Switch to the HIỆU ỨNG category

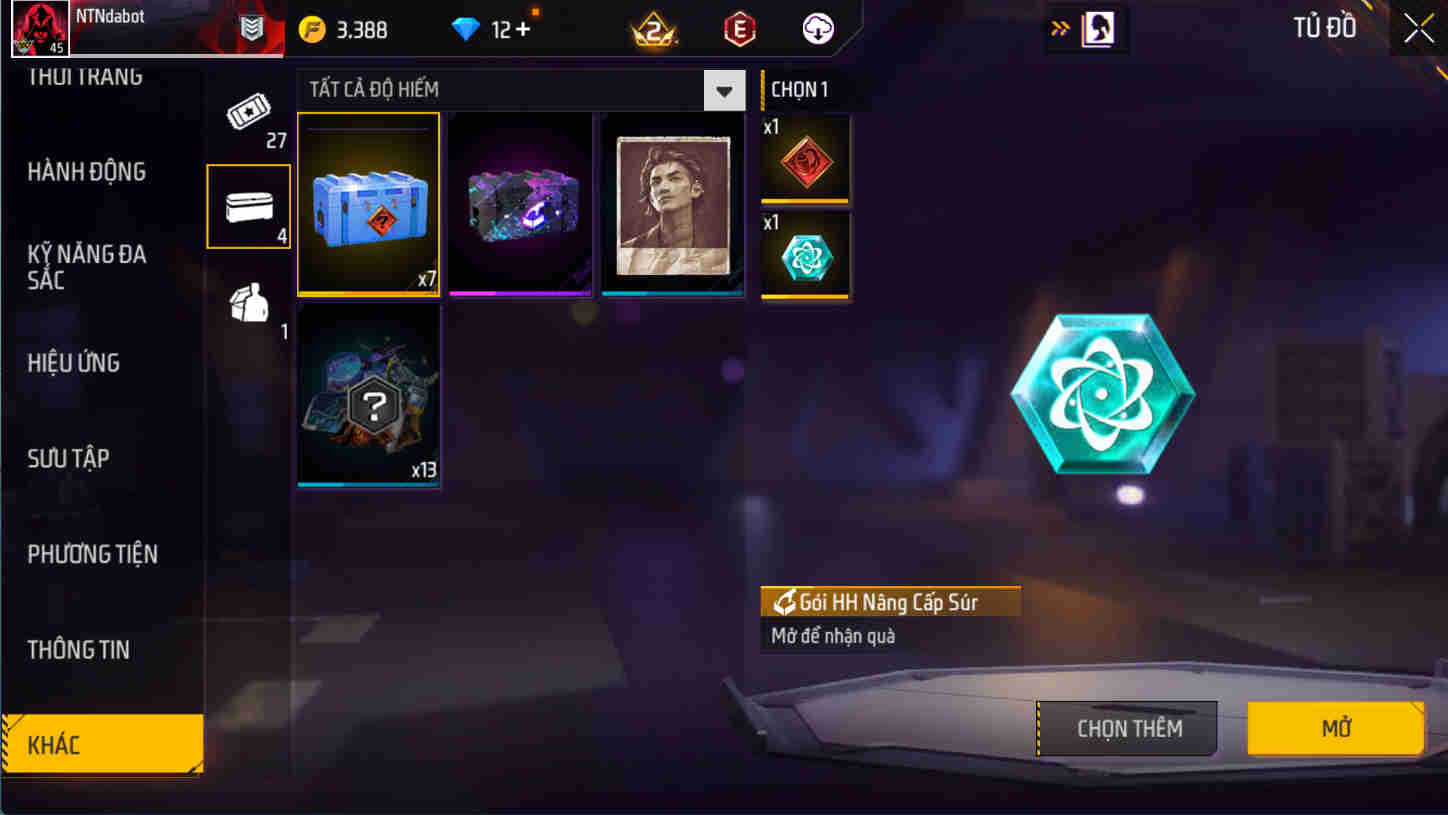[x=74, y=363]
